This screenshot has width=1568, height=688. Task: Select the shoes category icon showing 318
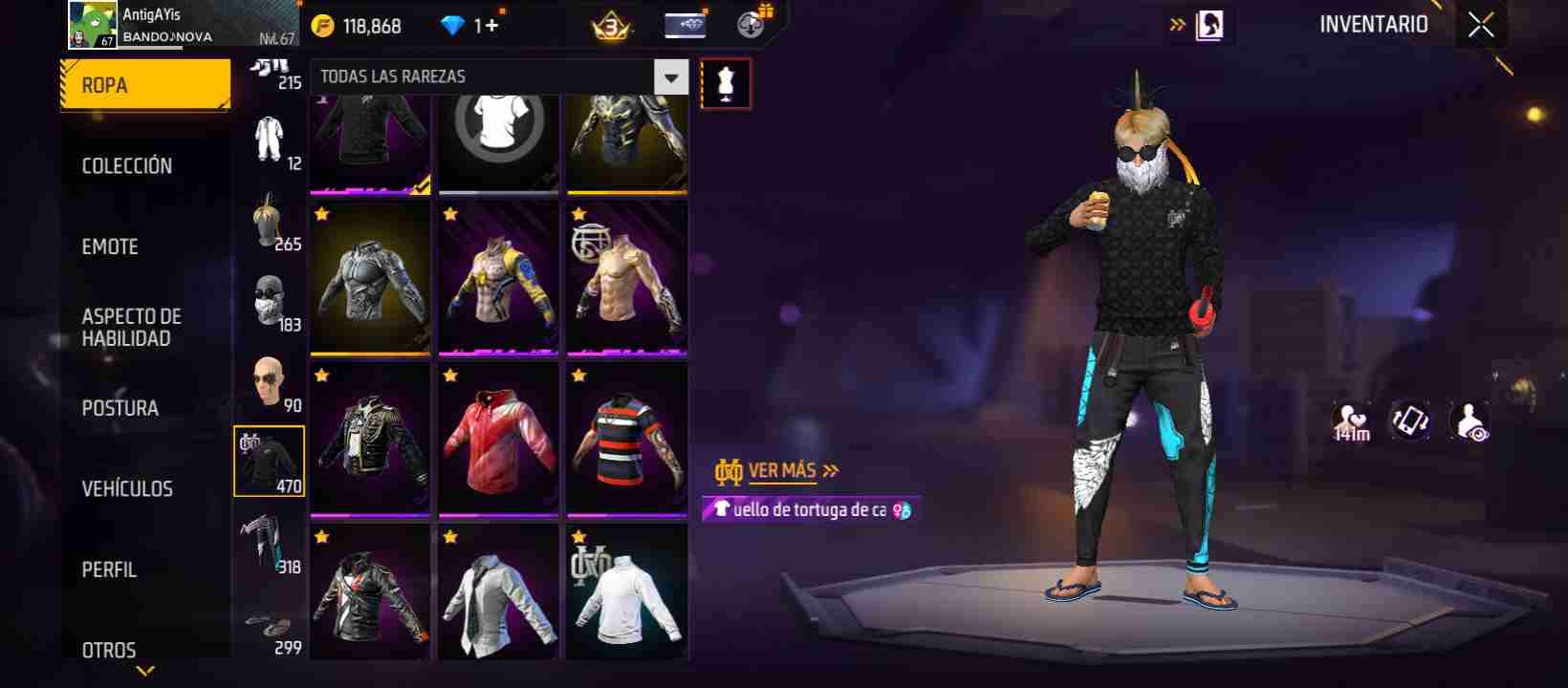tap(271, 543)
